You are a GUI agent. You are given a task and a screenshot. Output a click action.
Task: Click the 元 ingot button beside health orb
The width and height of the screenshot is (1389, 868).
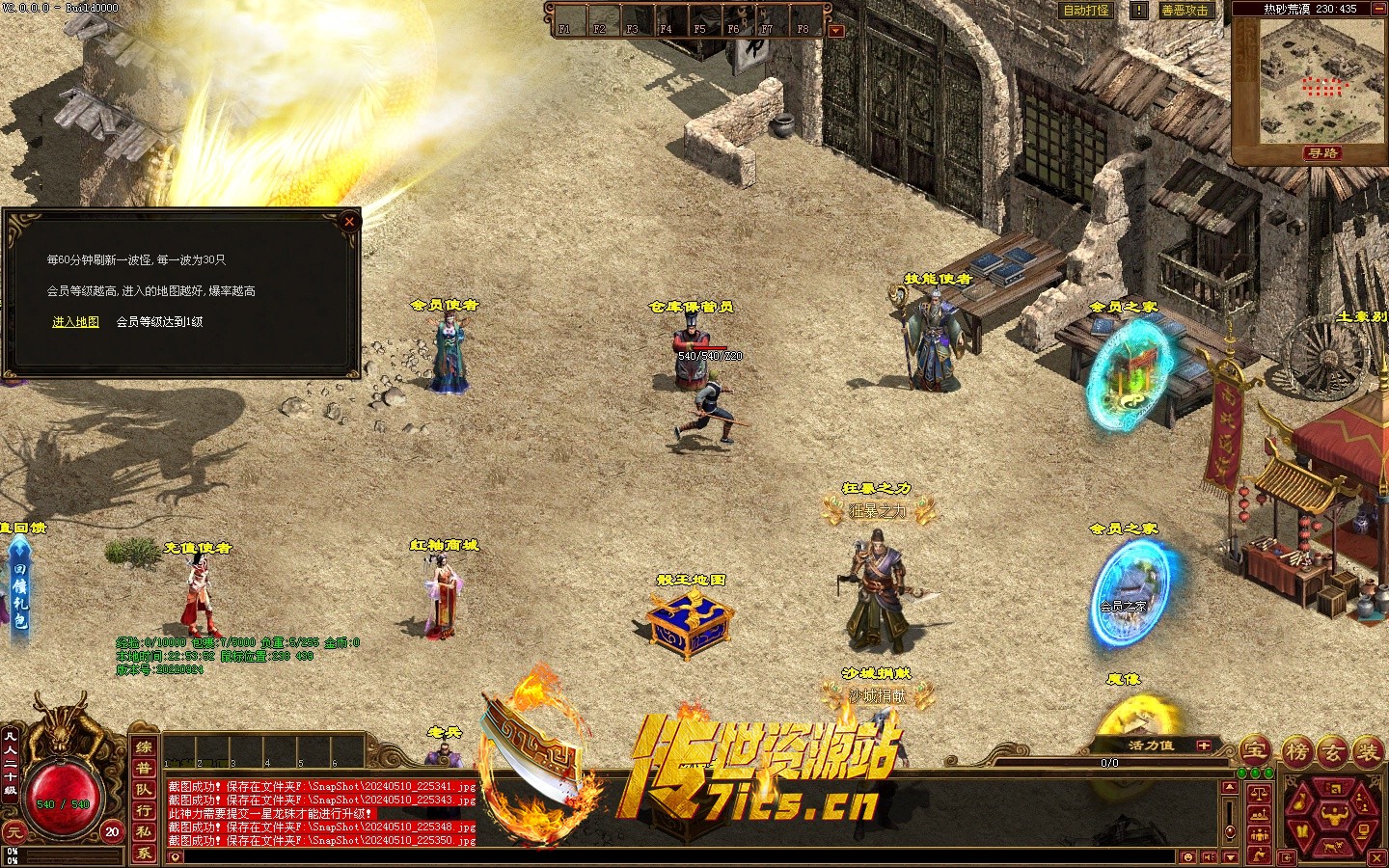point(13,831)
